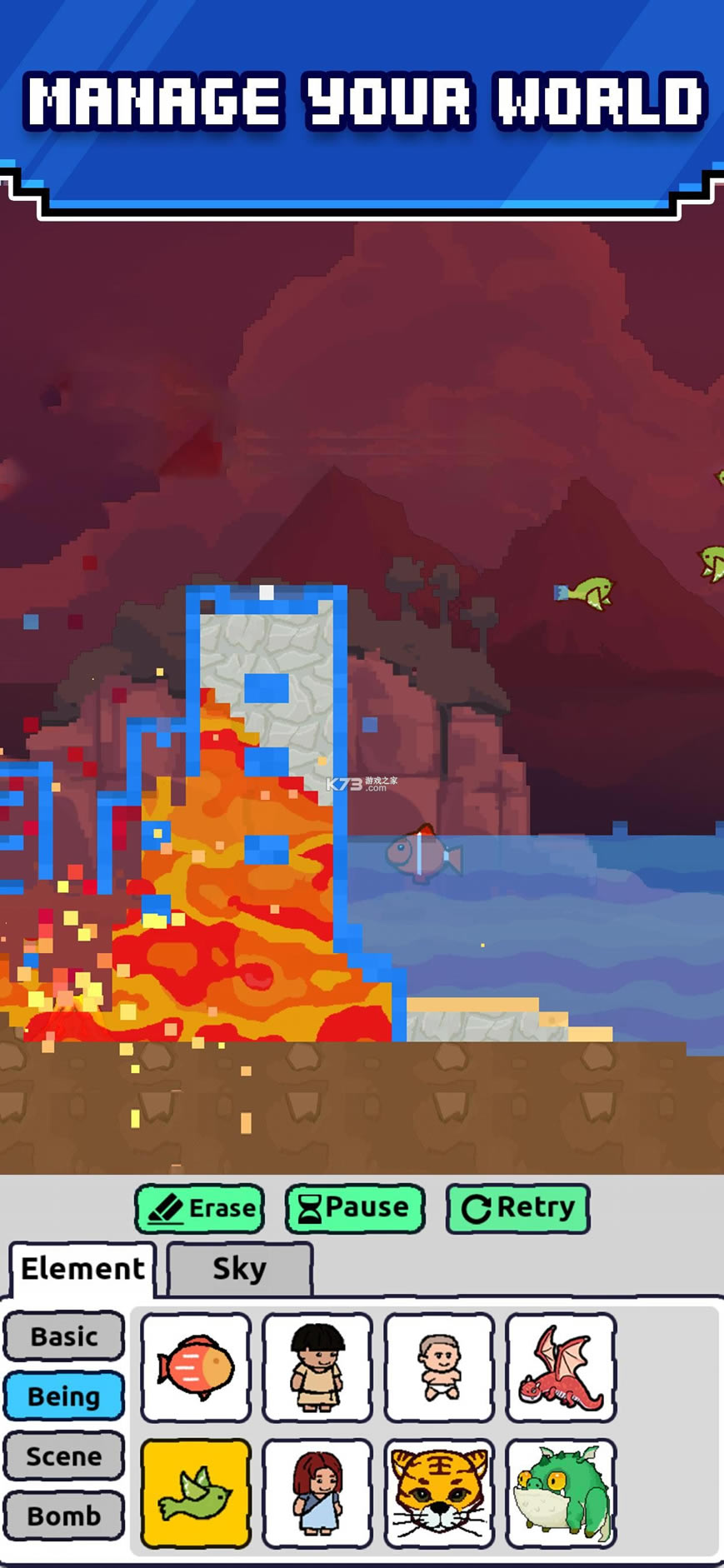Open the Bomb category
The width and height of the screenshot is (724, 1568).
click(x=64, y=1516)
